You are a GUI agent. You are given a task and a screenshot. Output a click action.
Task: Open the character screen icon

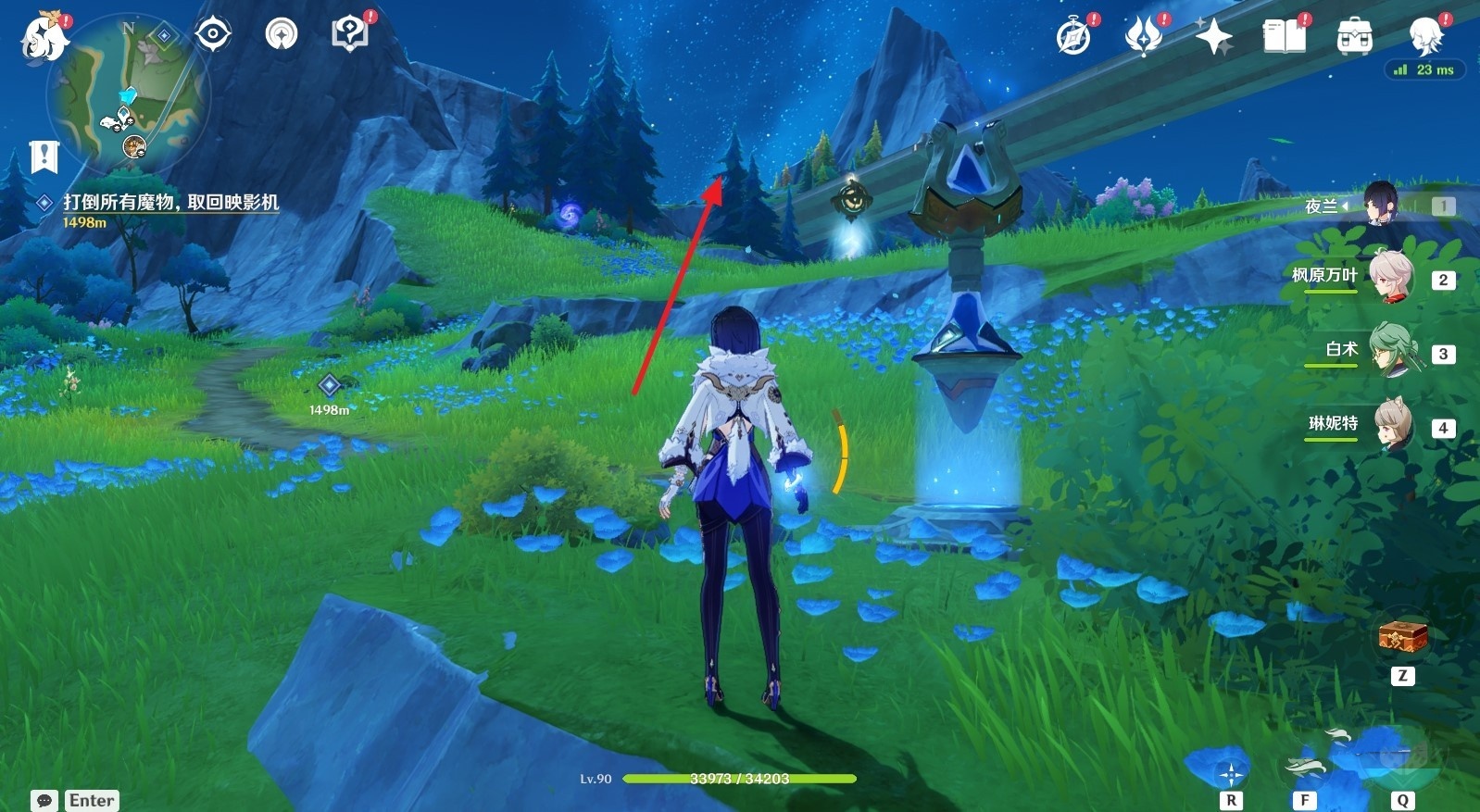[x=1426, y=37]
